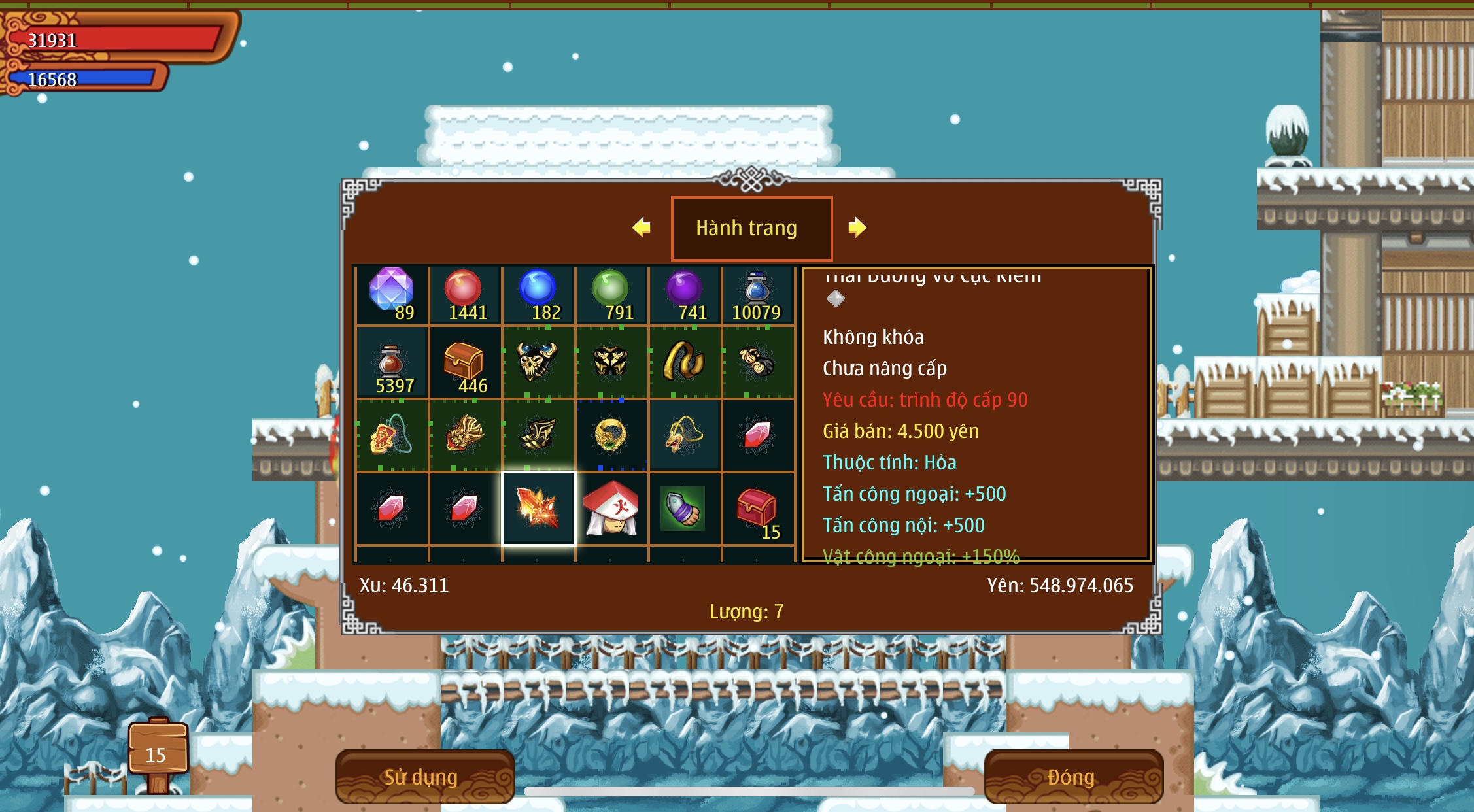The height and width of the screenshot is (812, 1474).
Task: Select the blue potion stack of 10079
Action: click(x=757, y=295)
